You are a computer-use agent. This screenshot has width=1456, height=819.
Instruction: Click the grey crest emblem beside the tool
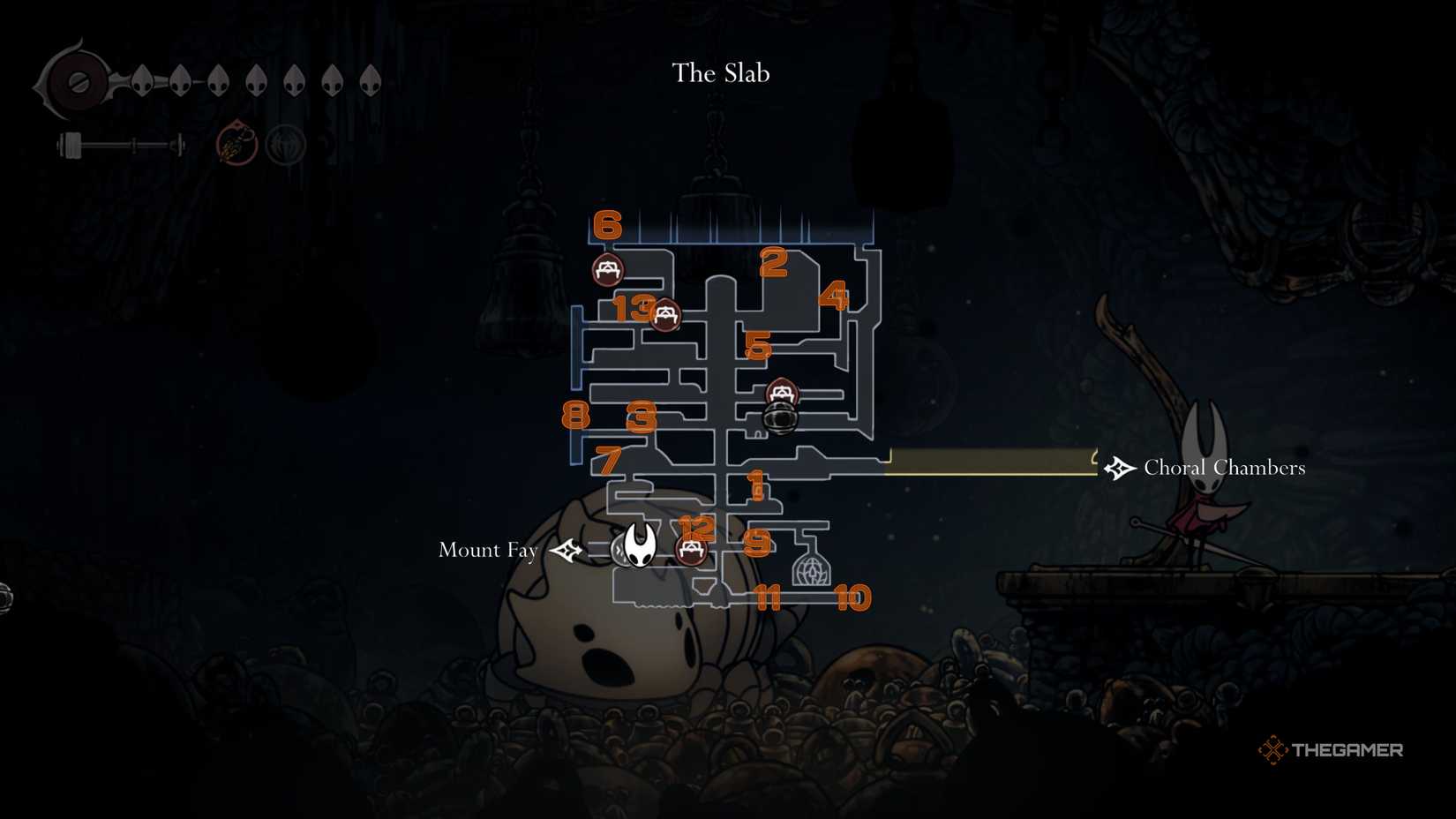click(284, 143)
